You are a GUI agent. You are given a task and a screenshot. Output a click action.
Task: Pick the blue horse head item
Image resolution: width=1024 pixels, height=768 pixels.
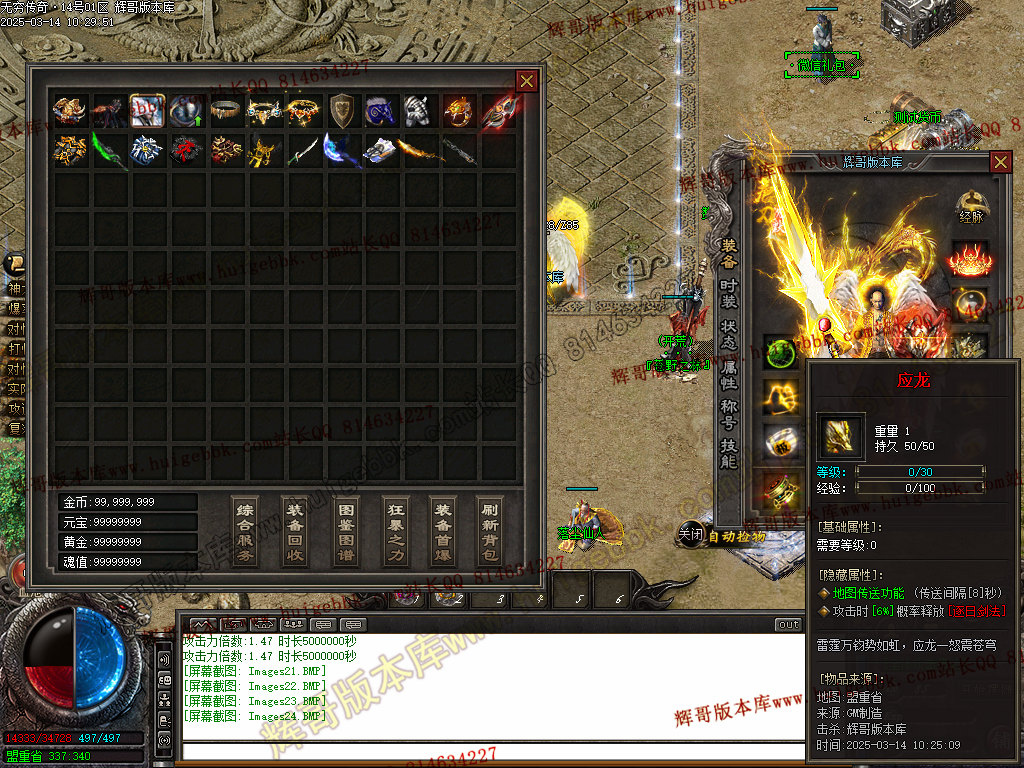(381, 110)
